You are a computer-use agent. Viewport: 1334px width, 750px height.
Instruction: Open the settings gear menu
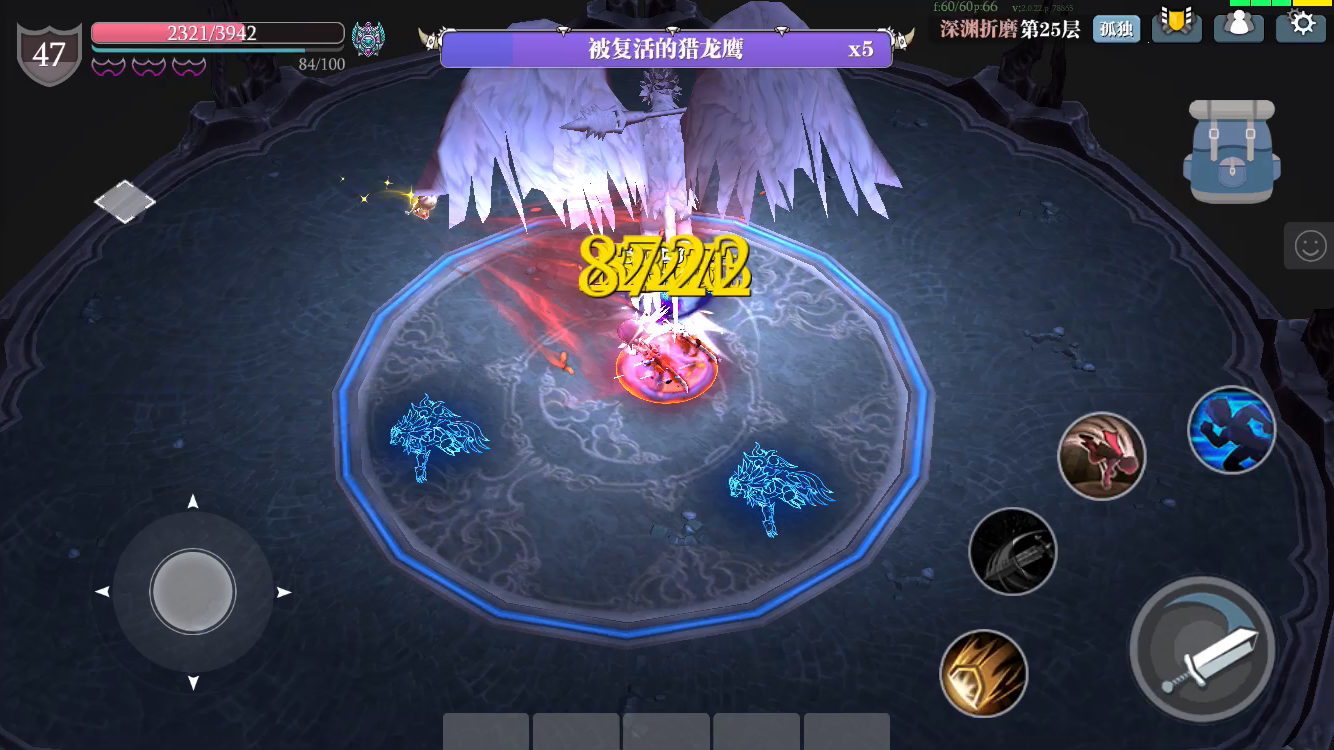tap(1301, 27)
